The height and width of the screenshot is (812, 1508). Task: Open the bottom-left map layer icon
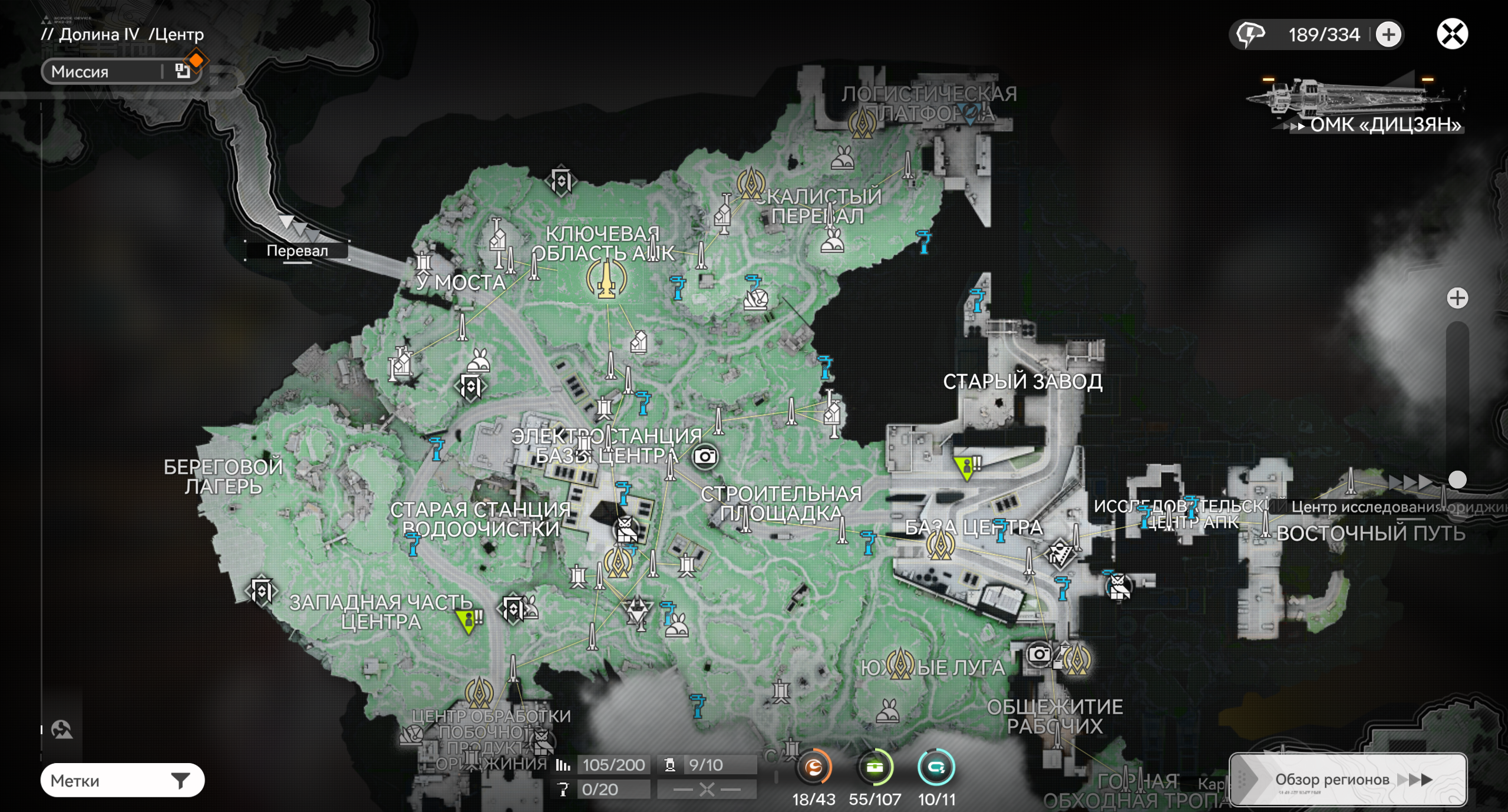(x=62, y=730)
